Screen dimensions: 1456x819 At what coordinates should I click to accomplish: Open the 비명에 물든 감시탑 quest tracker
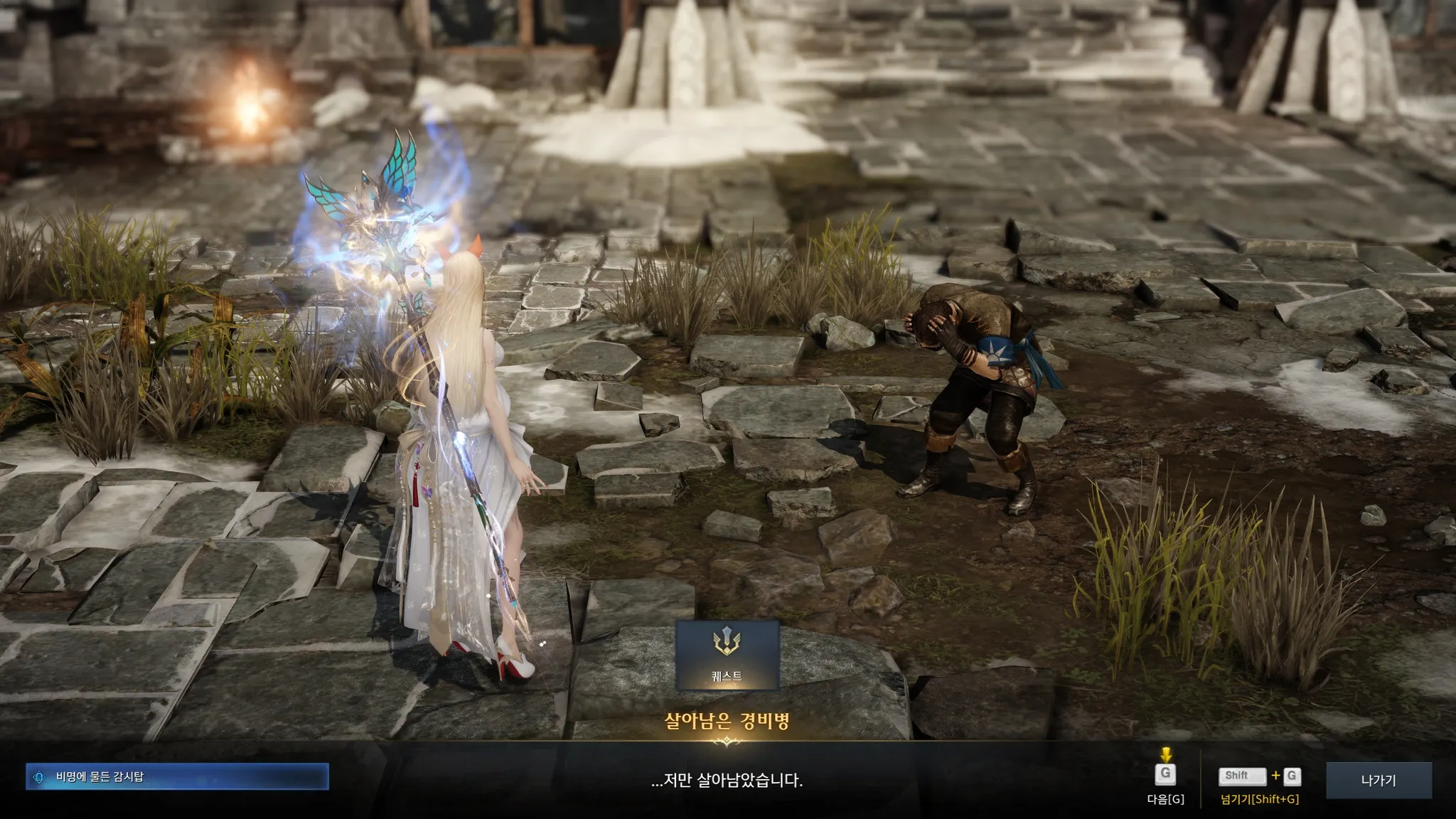(177, 776)
